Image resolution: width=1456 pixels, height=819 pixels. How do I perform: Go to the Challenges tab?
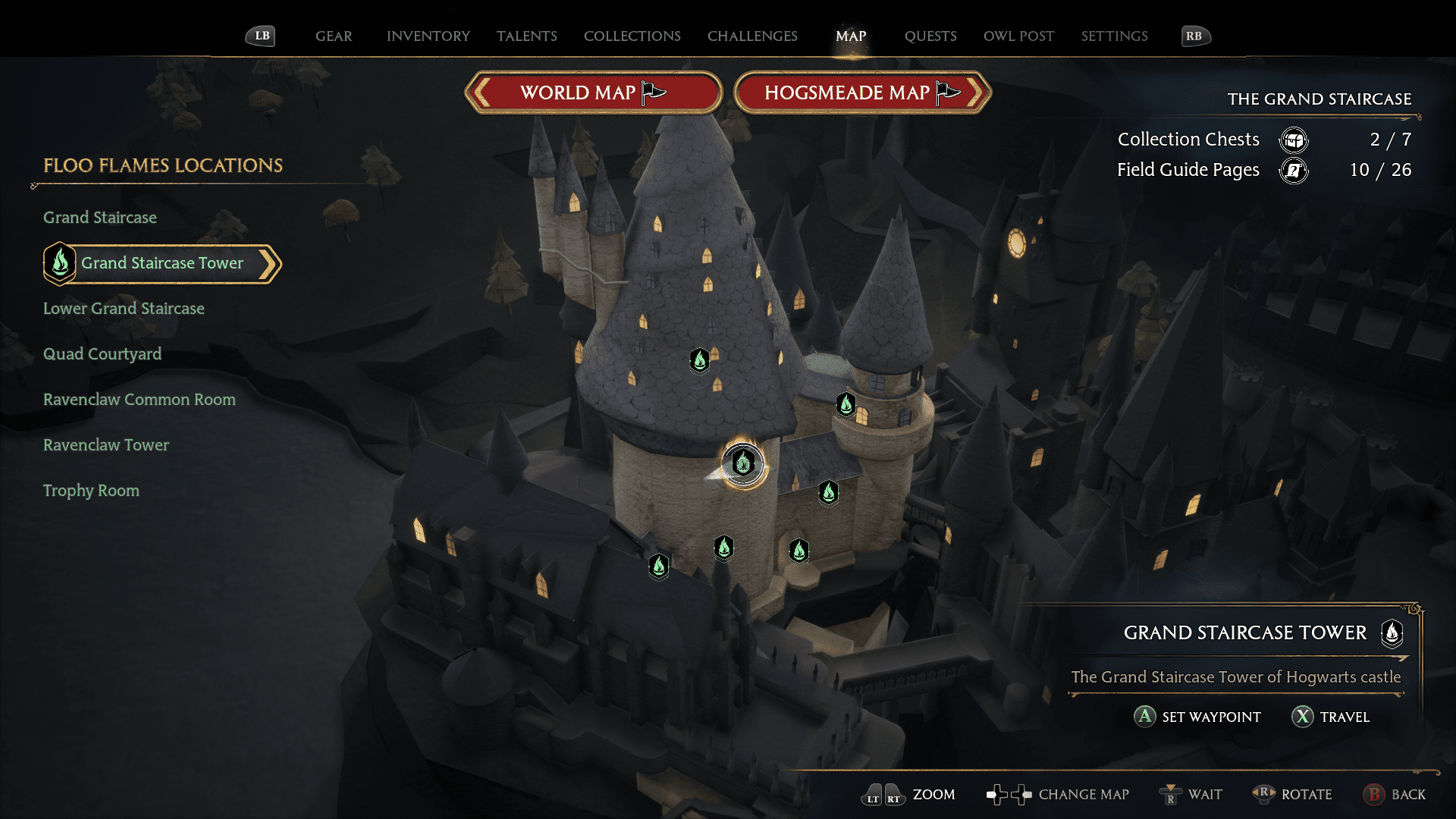(752, 36)
